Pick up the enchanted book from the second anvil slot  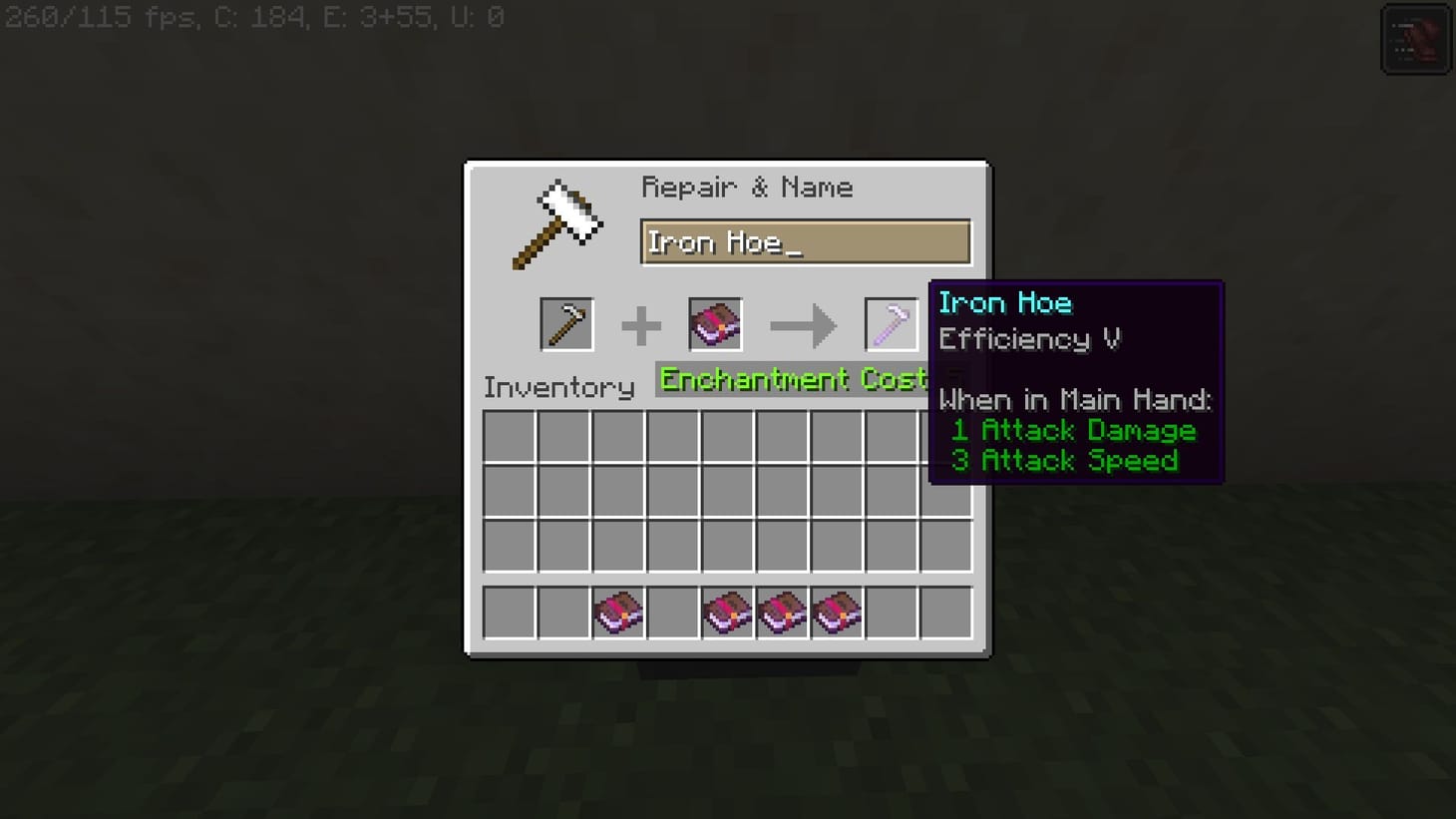point(714,323)
